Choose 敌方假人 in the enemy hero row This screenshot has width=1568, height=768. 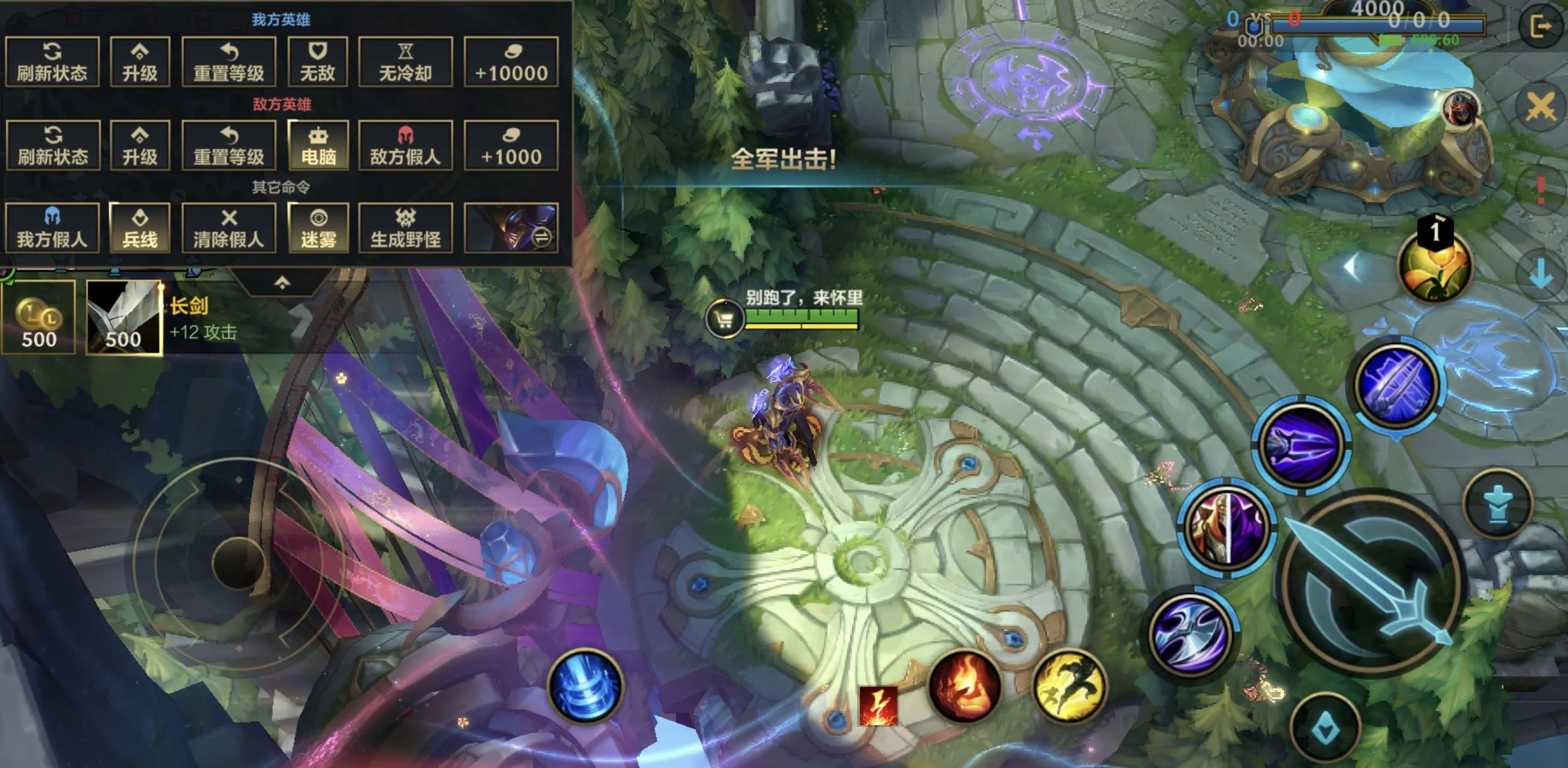coord(406,144)
